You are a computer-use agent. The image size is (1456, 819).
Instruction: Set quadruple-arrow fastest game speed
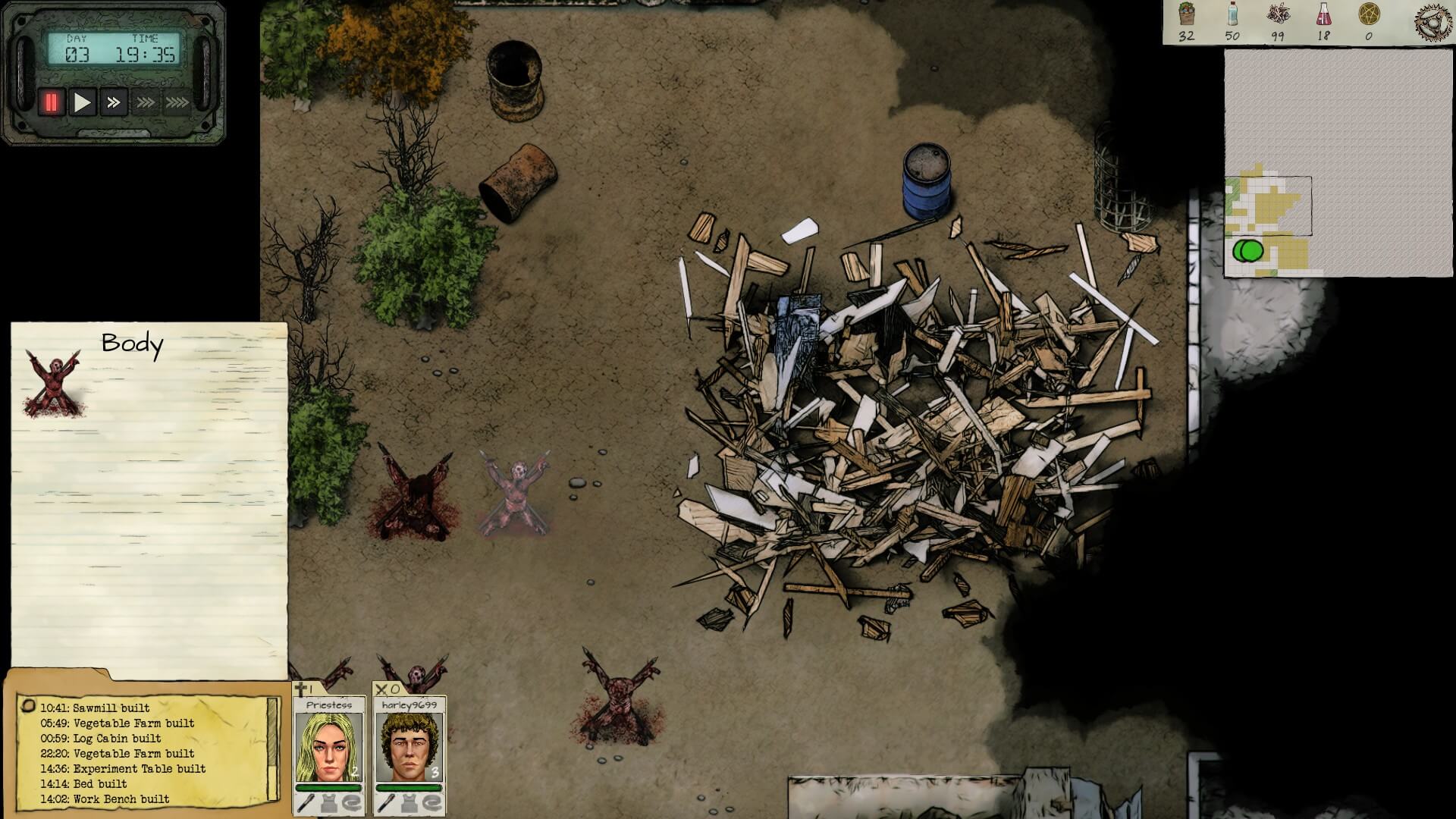pyautogui.click(x=177, y=102)
